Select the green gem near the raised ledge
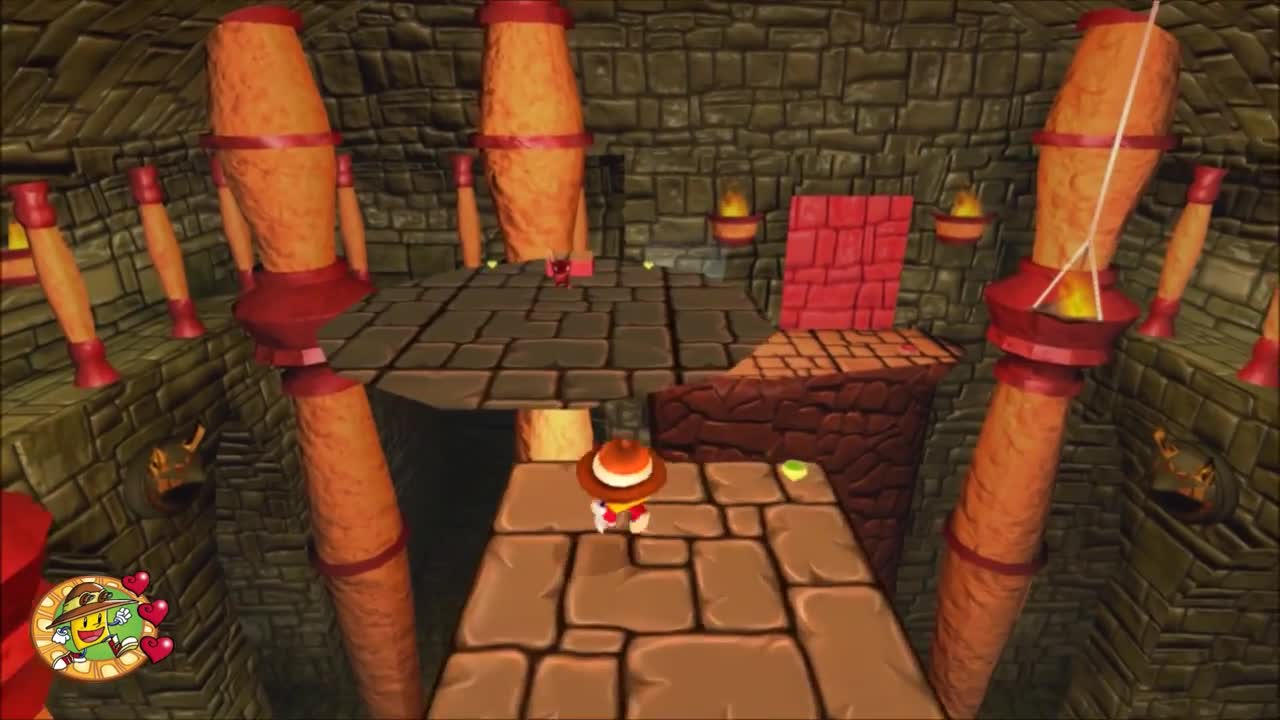Screen dimensions: 1280x720 click(x=792, y=468)
